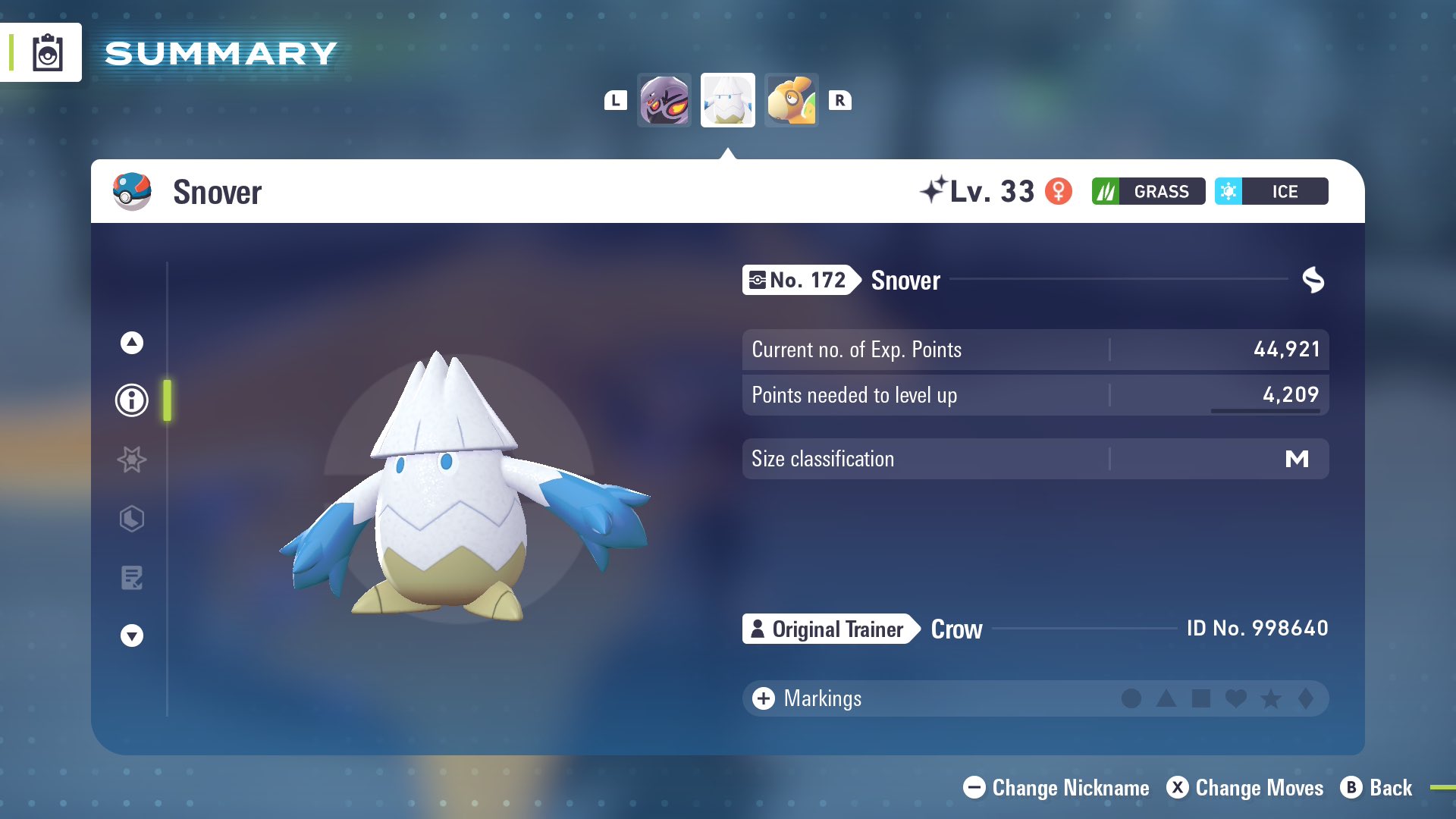Switch to the hexagon moves tab
The width and height of the screenshot is (1456, 819).
point(132,519)
